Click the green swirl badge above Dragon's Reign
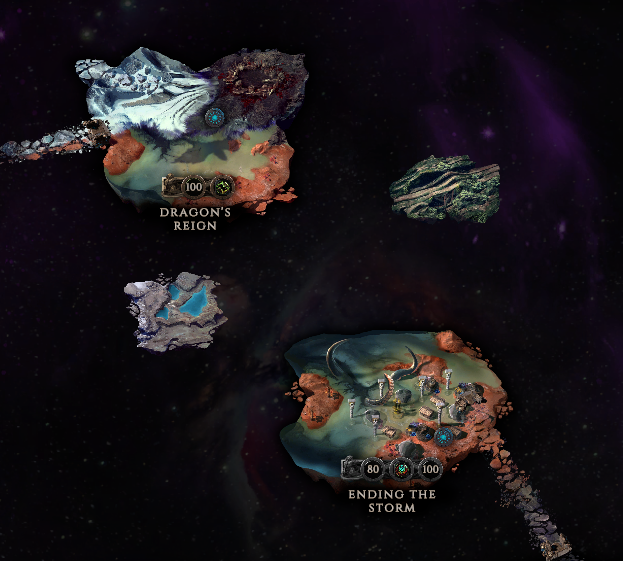The image size is (623, 561). [221, 186]
